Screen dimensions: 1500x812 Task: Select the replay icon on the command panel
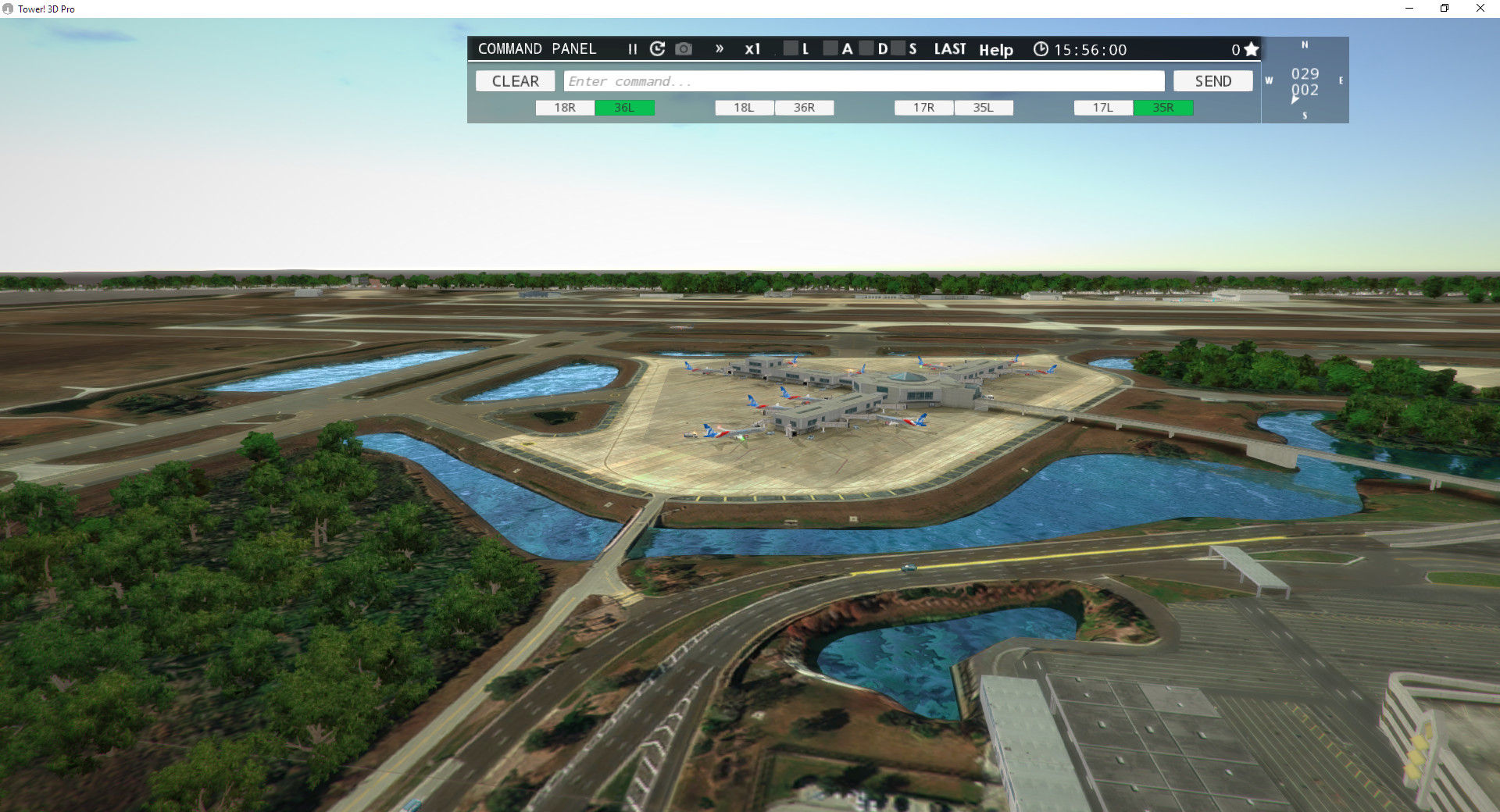click(657, 48)
